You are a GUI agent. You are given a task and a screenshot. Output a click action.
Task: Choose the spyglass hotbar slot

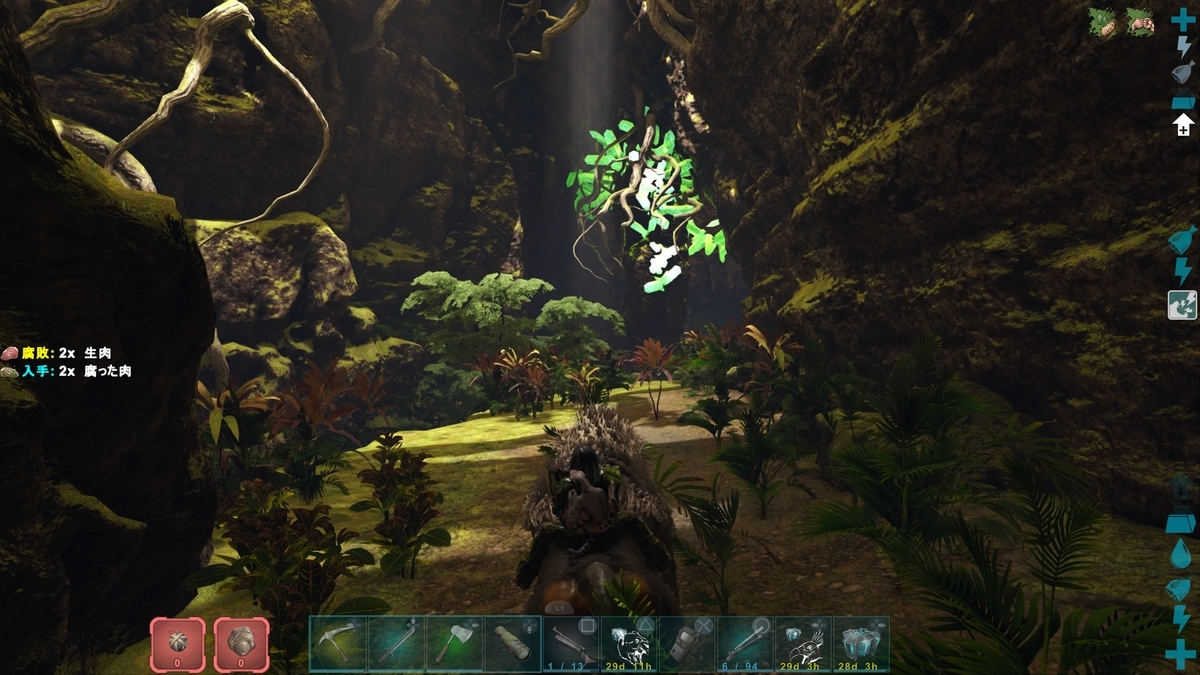pyautogui.click(x=512, y=643)
